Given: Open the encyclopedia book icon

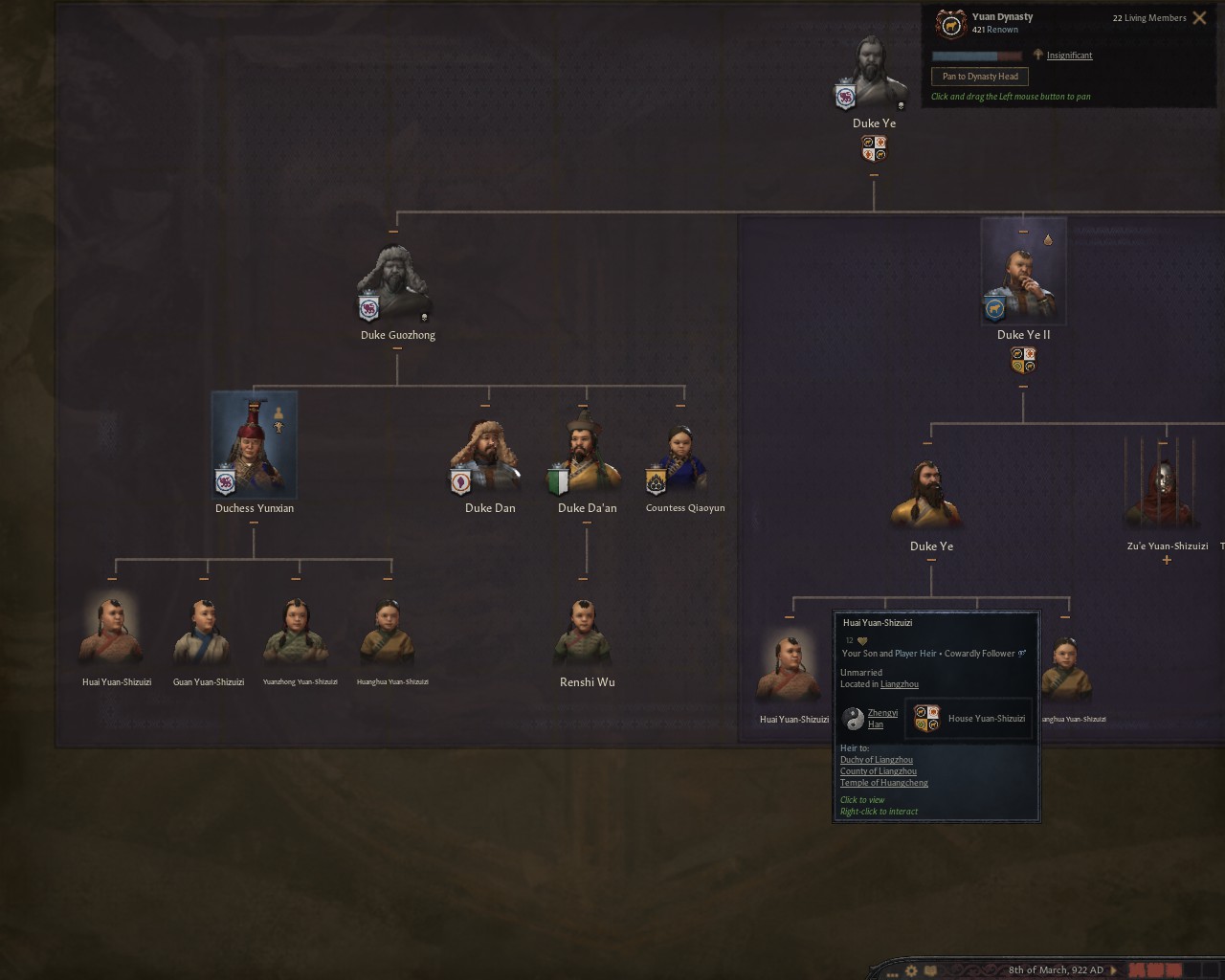Looking at the screenshot, I should [x=931, y=970].
